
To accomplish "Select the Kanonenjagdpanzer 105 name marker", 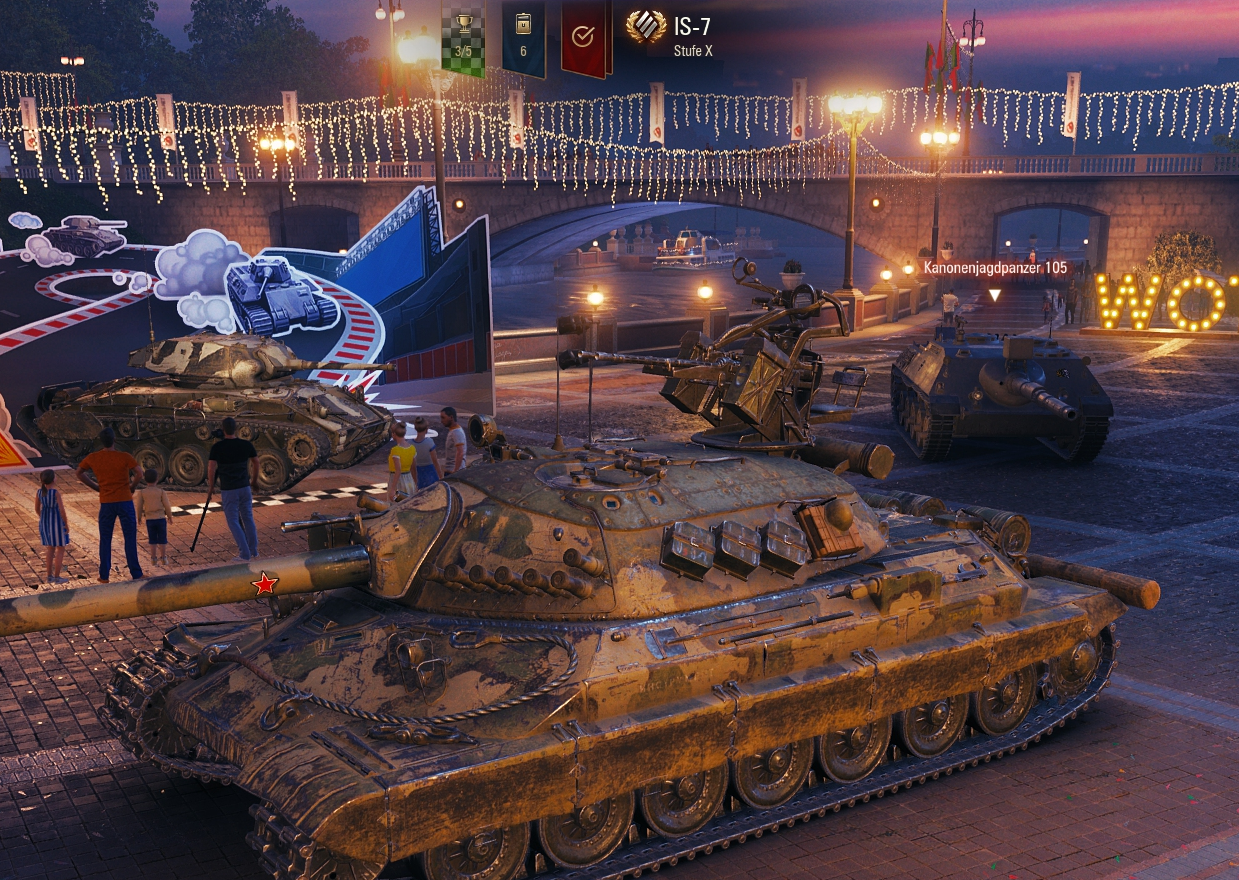I will click(x=993, y=268).
